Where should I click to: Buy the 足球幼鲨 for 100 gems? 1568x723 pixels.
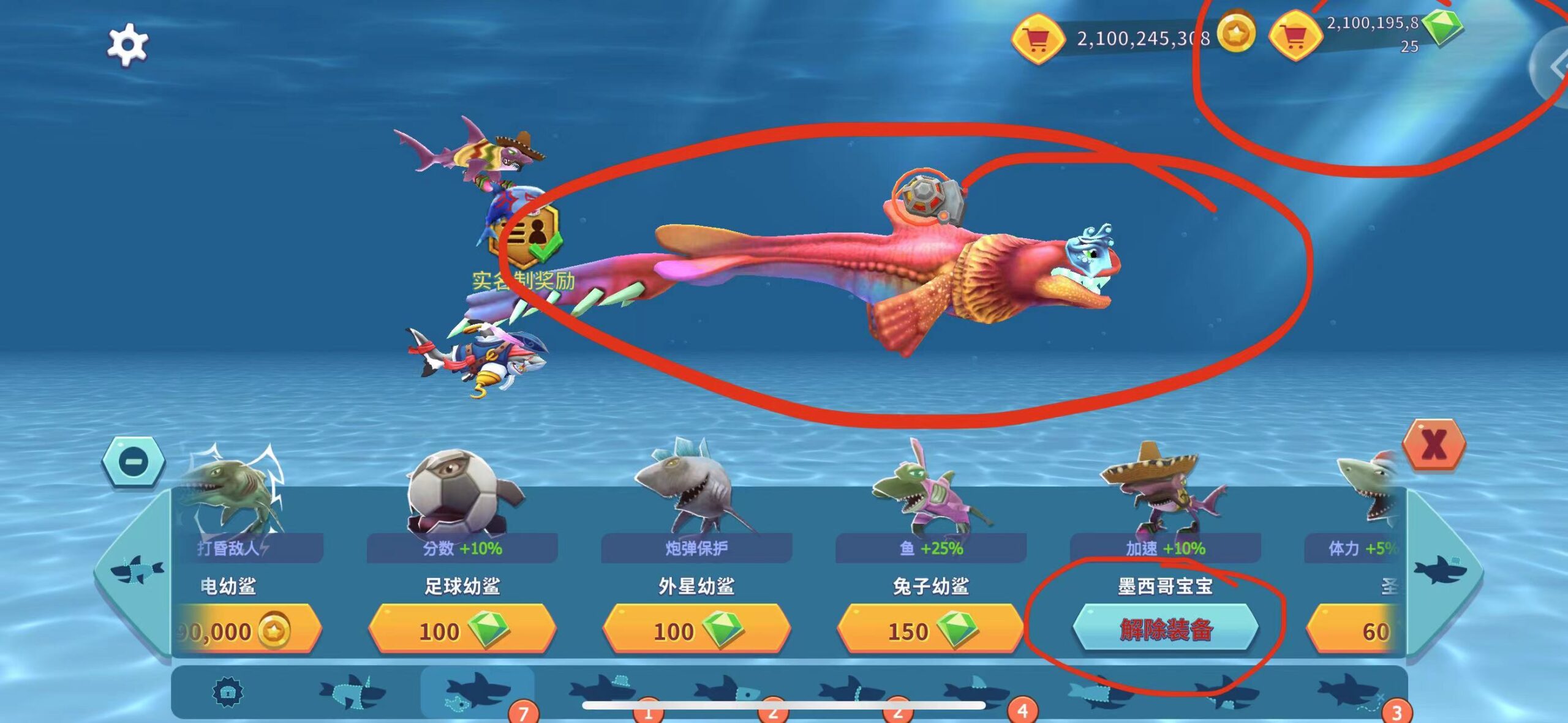point(462,630)
